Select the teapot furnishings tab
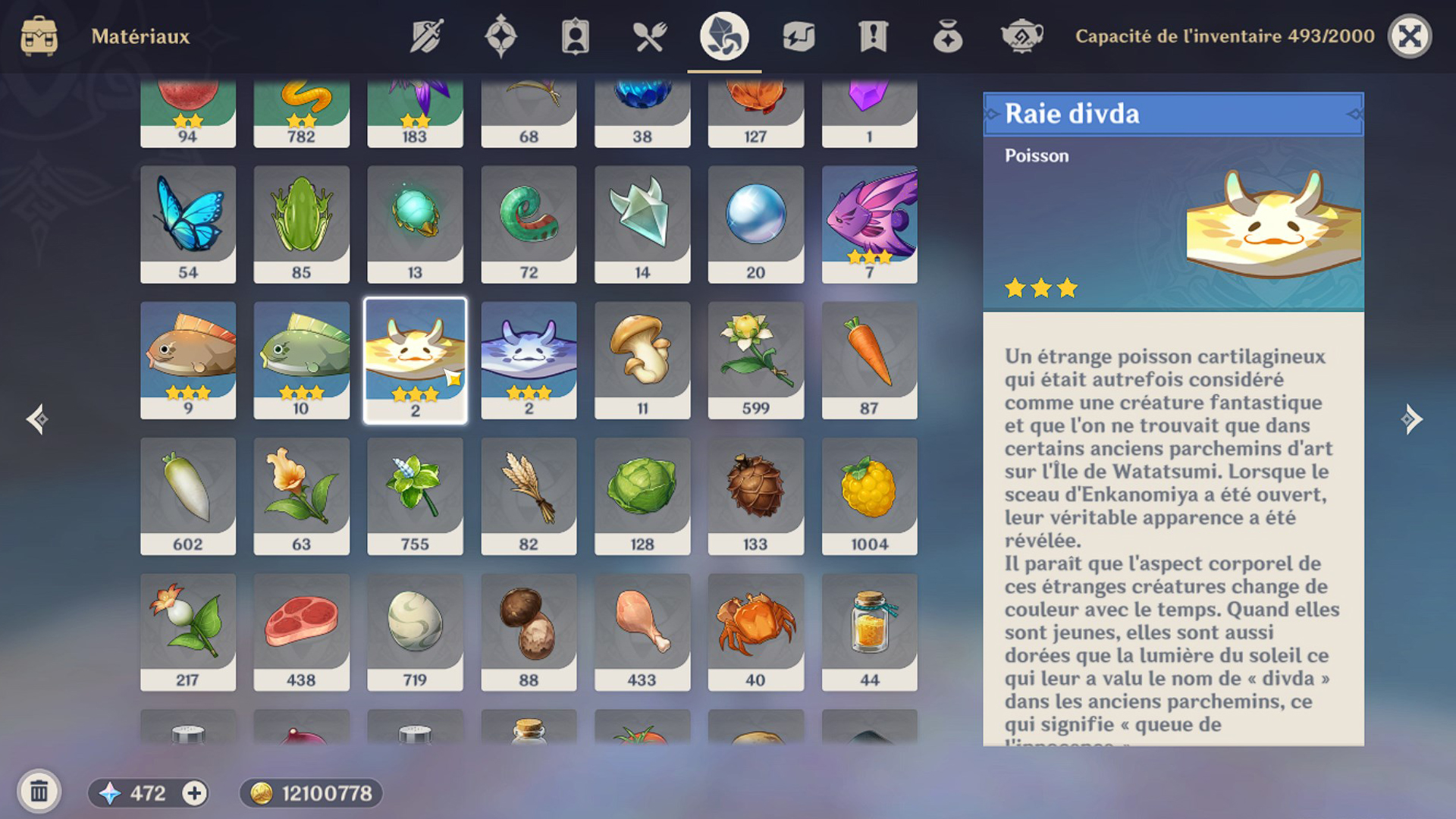Viewport: 1456px width, 819px height. click(1021, 36)
